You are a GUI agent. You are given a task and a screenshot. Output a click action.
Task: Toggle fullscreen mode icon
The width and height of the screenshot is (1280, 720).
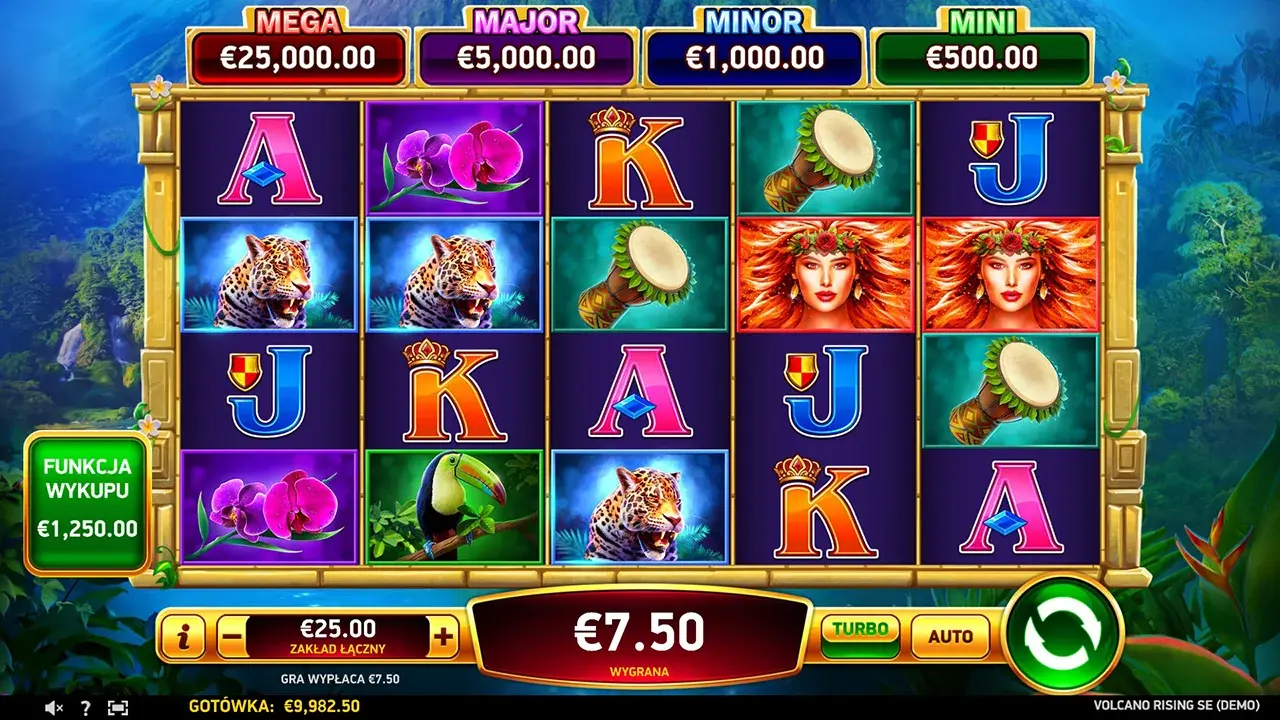[x=118, y=708]
